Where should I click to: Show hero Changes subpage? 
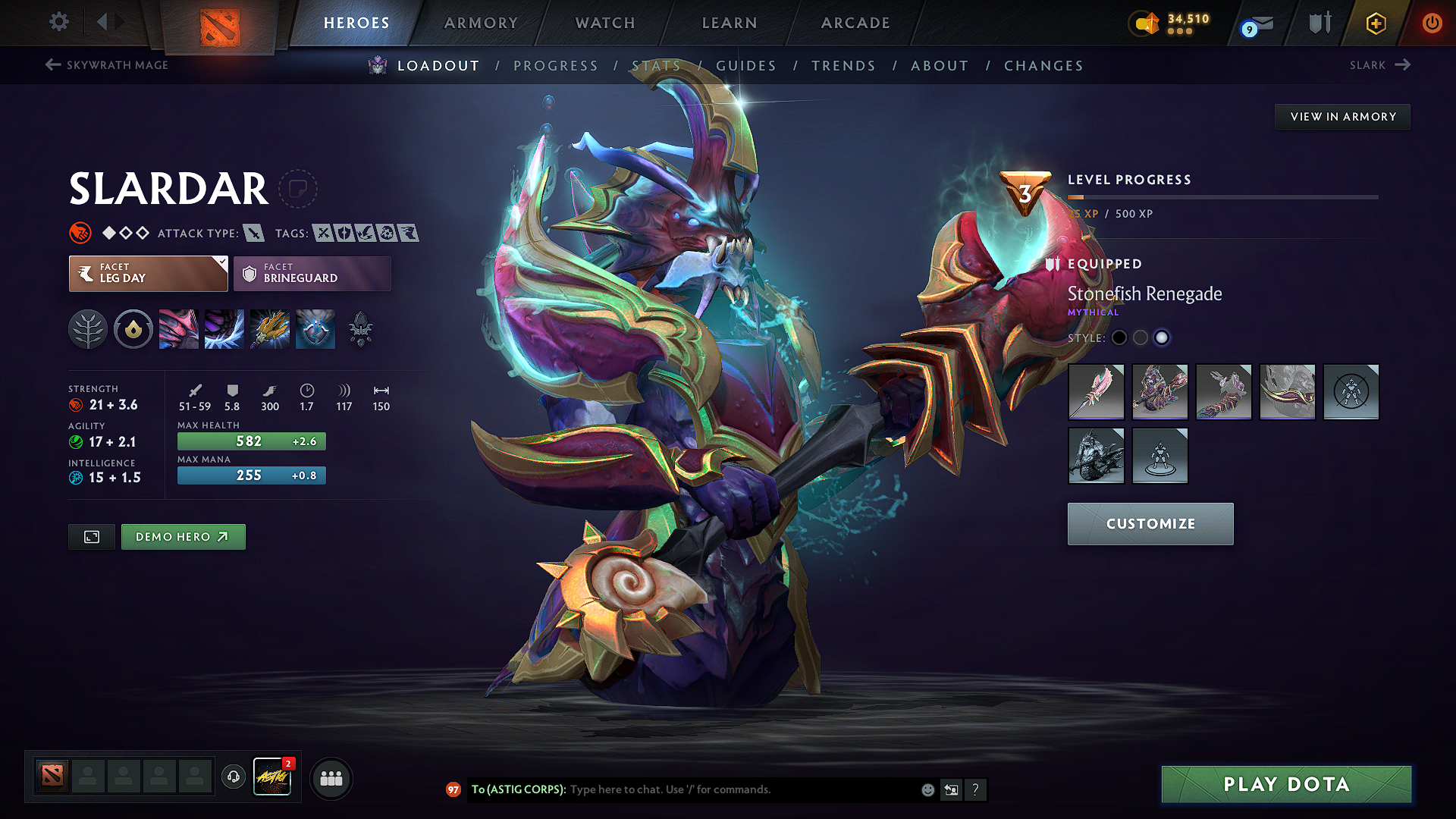[x=1043, y=66]
